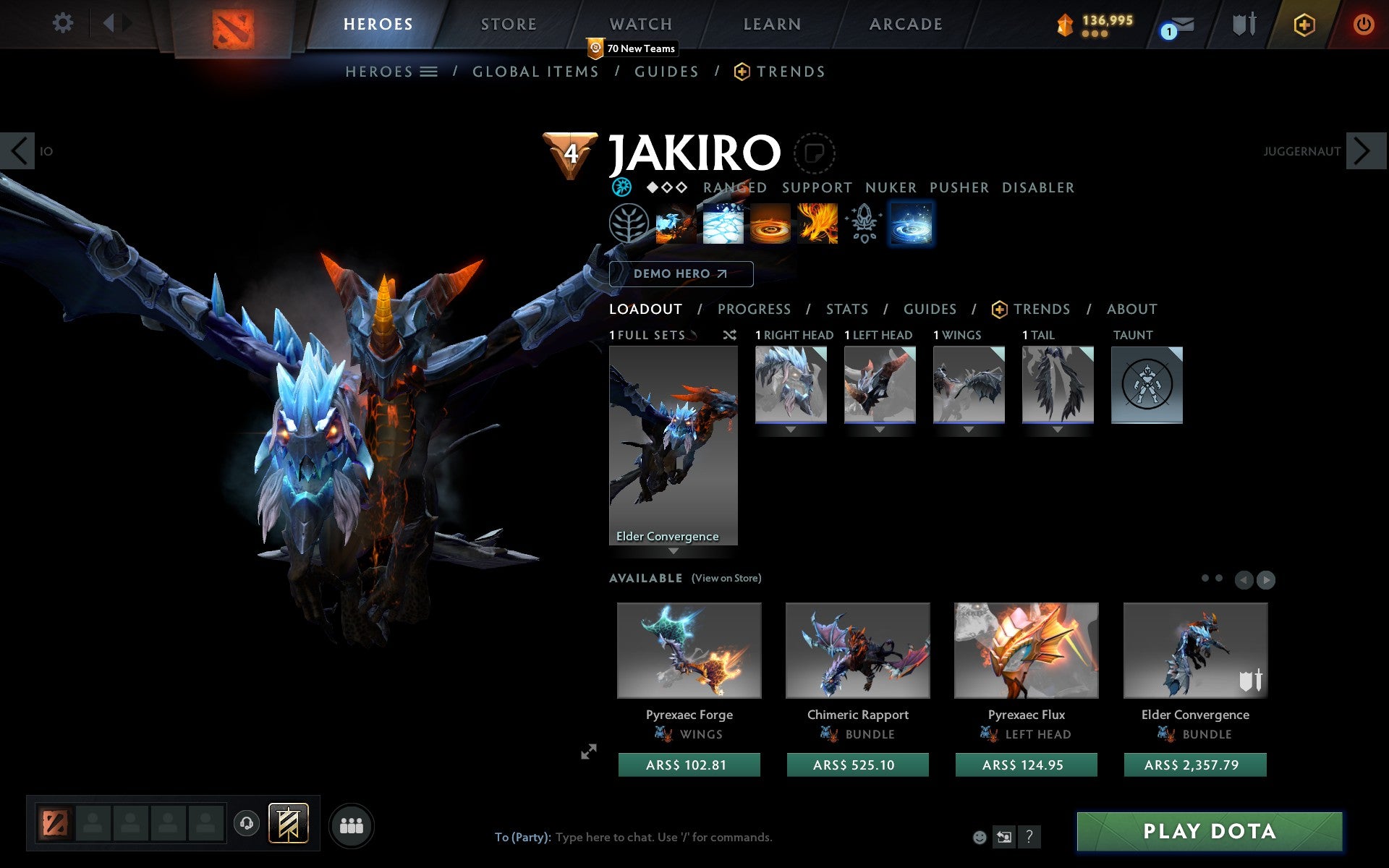Open the settings gear in the top-left corner
Screen dimensions: 1389x868
(x=64, y=23)
